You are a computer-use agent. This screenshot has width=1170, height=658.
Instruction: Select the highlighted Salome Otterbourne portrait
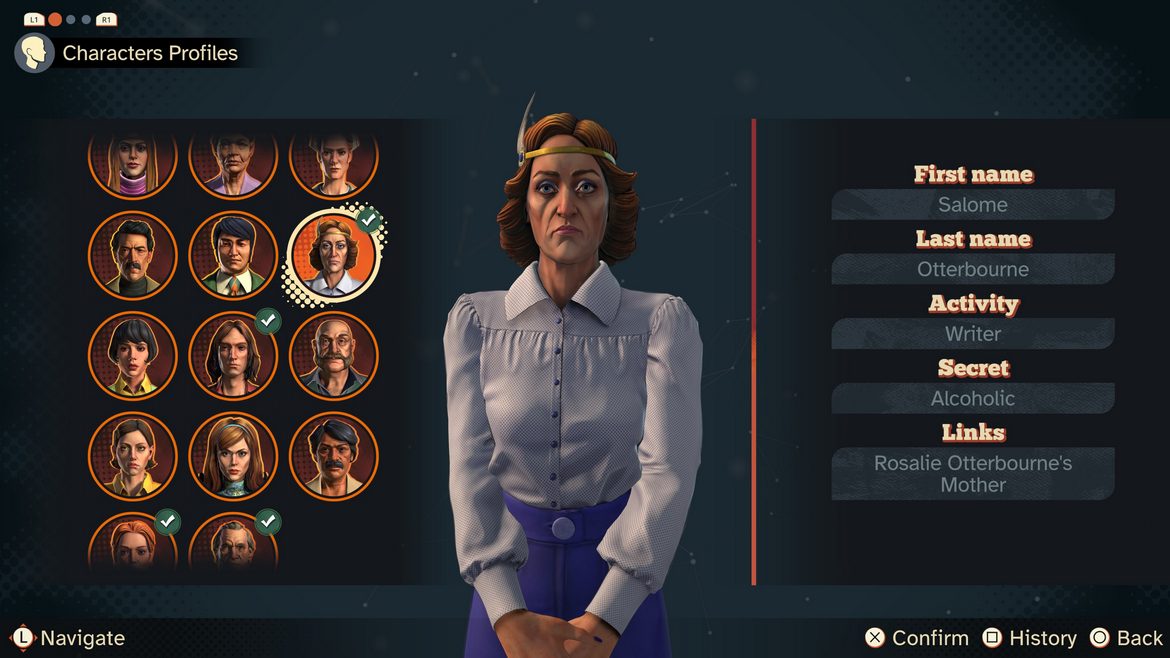click(x=333, y=255)
